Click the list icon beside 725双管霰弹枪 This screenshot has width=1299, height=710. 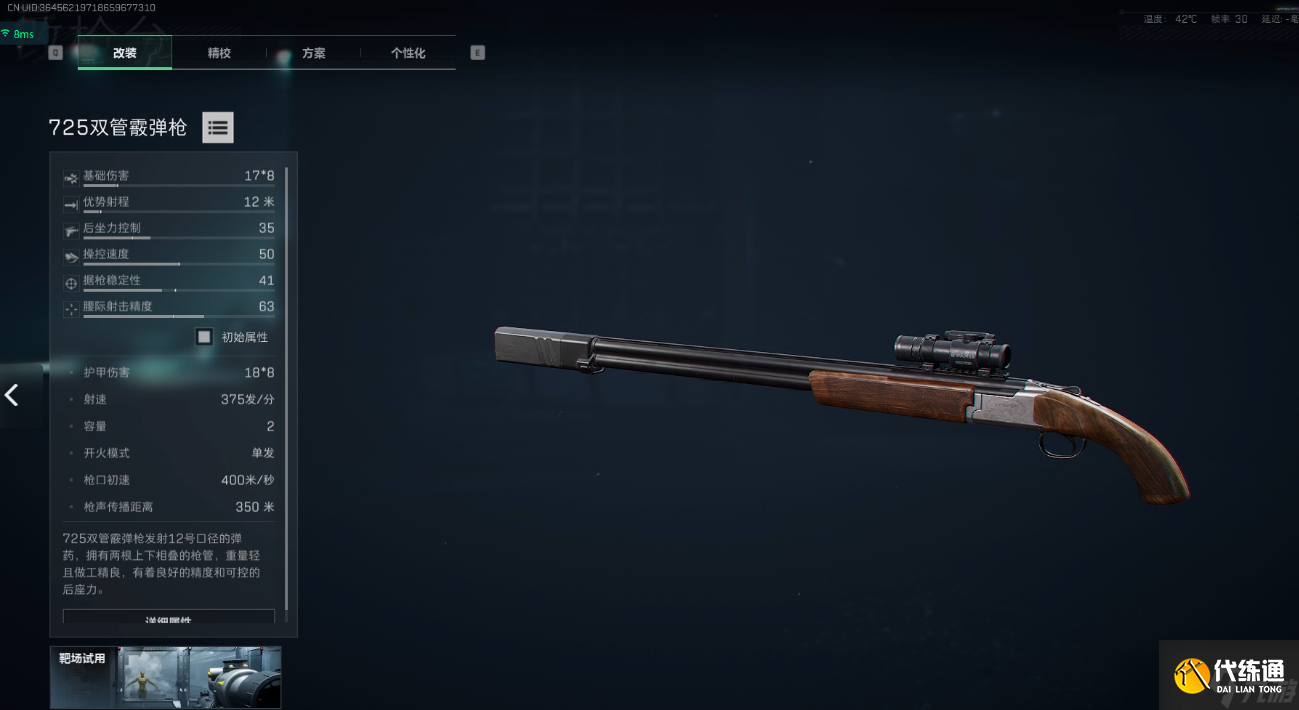(x=218, y=127)
